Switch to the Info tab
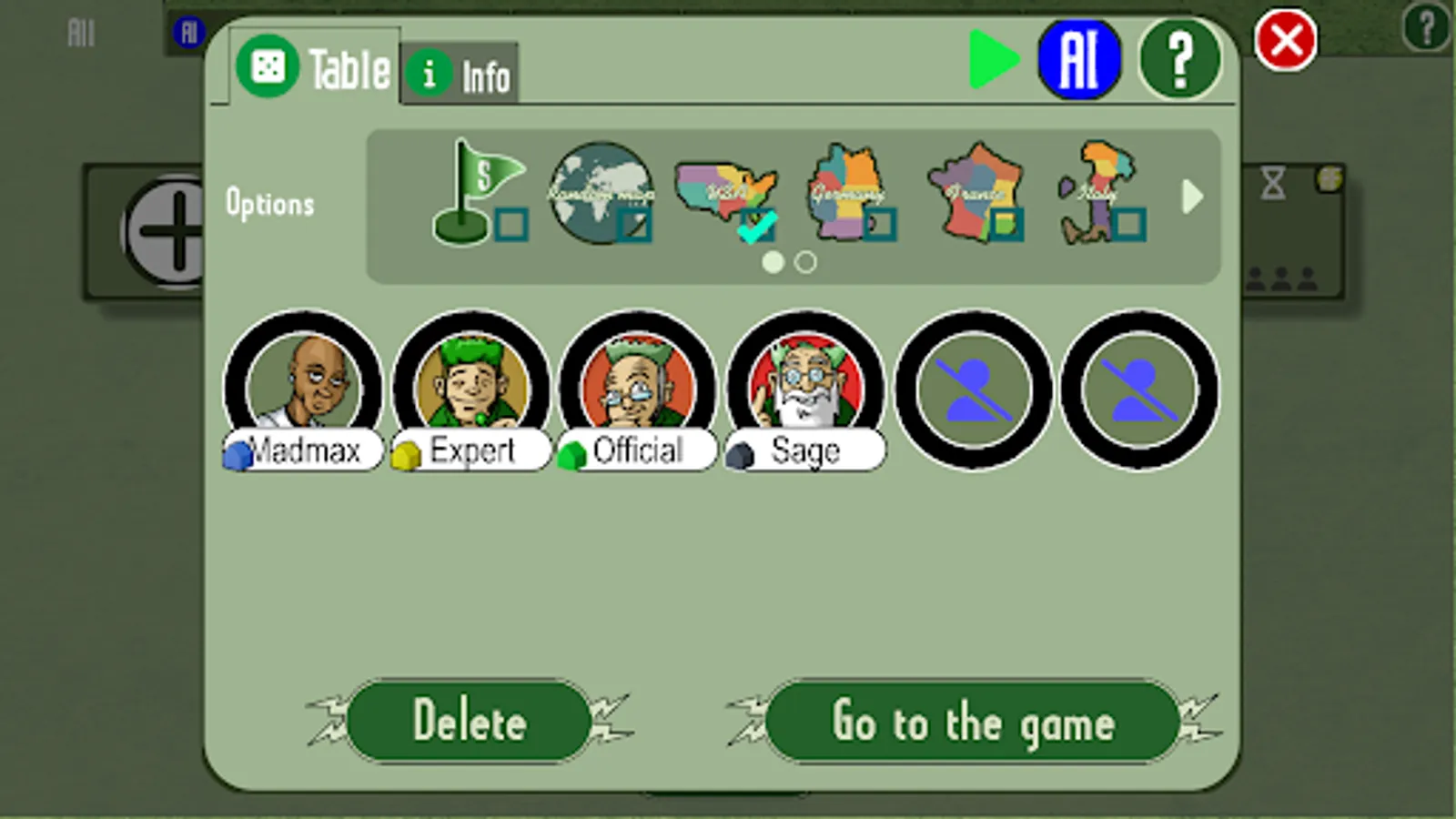The image size is (1456, 819). pos(460,74)
